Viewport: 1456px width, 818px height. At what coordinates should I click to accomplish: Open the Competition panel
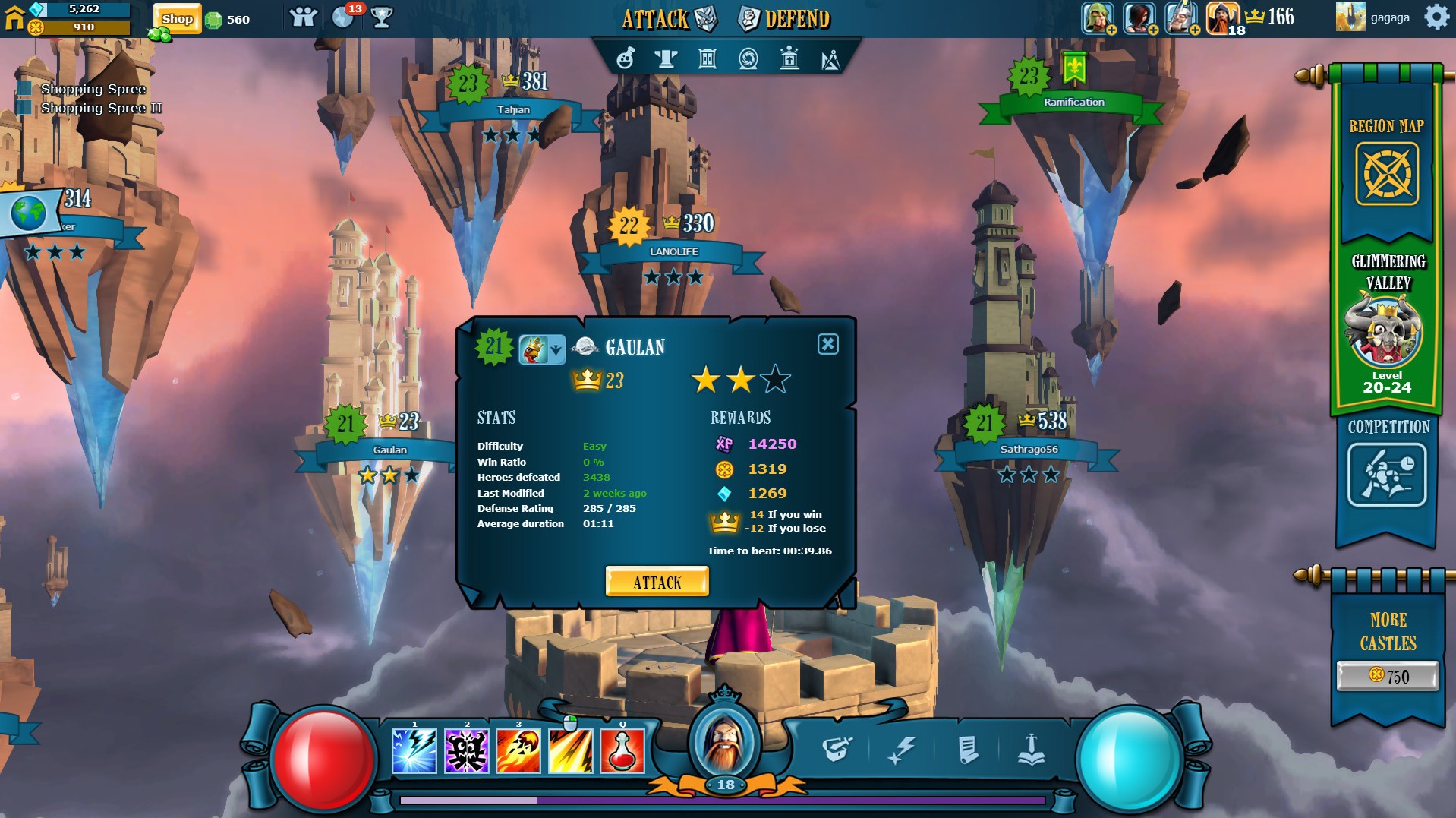click(1387, 475)
